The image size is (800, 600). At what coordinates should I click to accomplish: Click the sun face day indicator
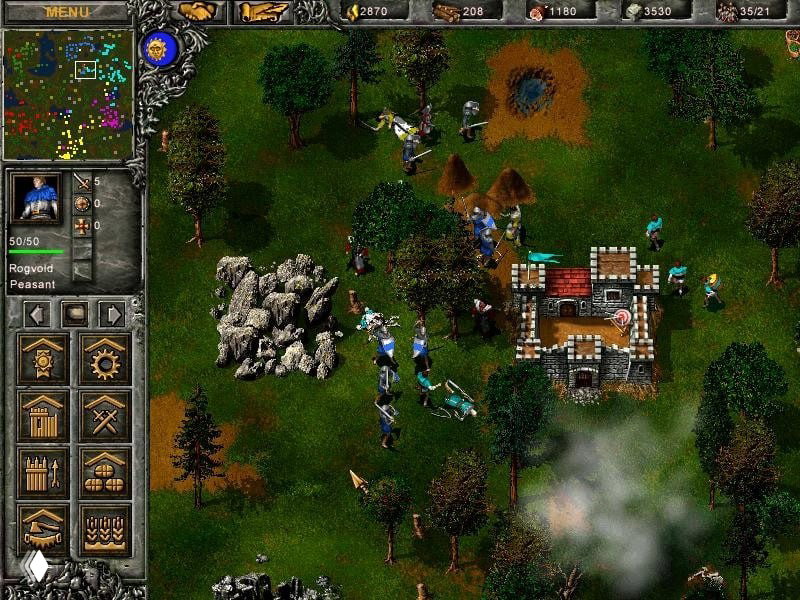click(155, 48)
